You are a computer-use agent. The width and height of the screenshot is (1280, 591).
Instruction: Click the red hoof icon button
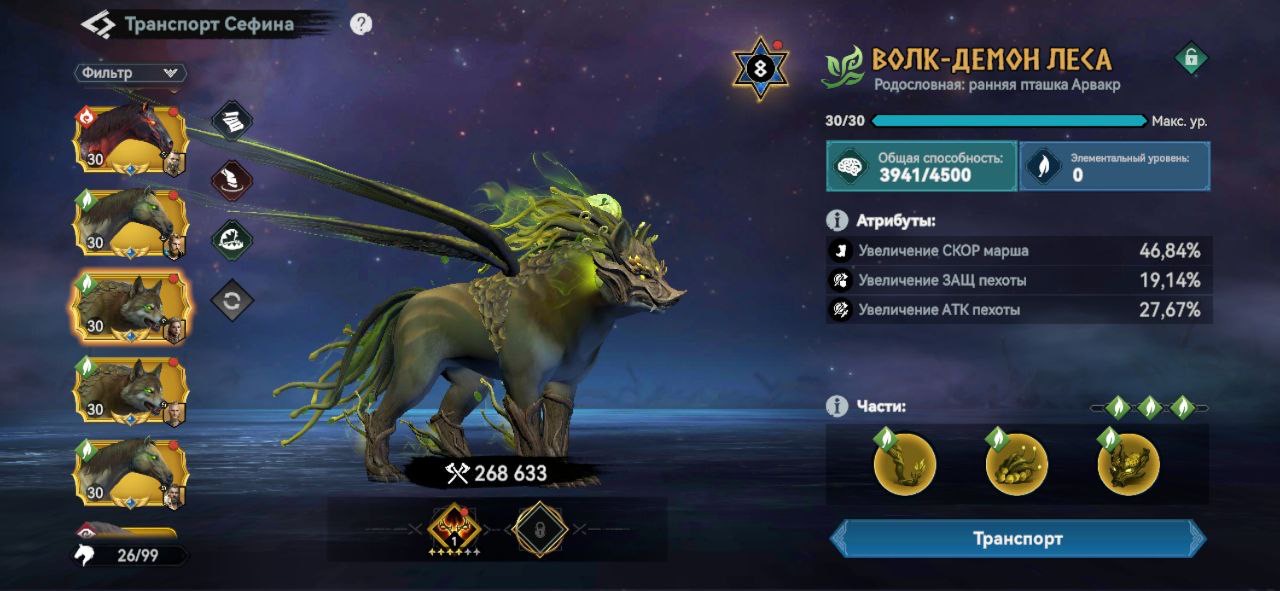coord(232,182)
